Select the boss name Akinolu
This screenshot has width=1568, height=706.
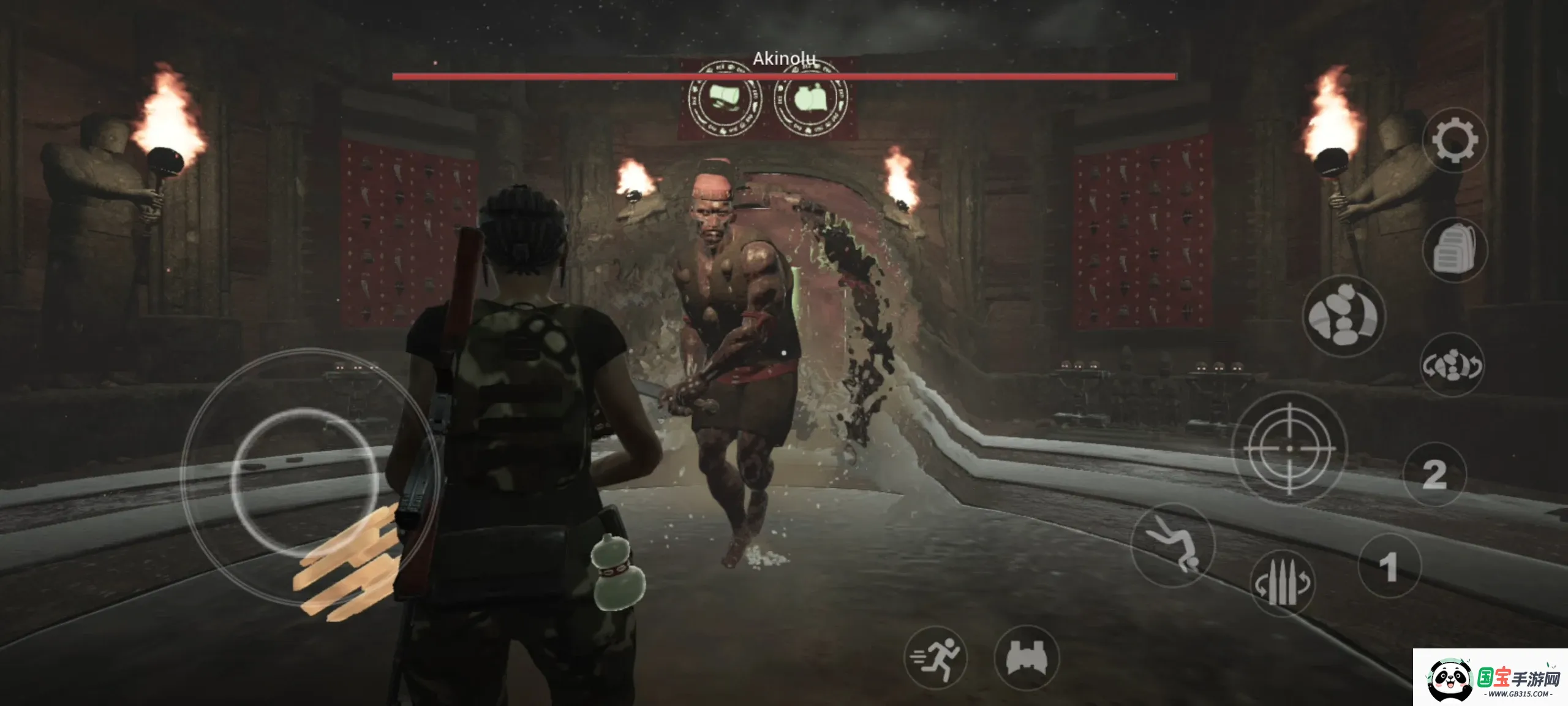[x=784, y=58]
